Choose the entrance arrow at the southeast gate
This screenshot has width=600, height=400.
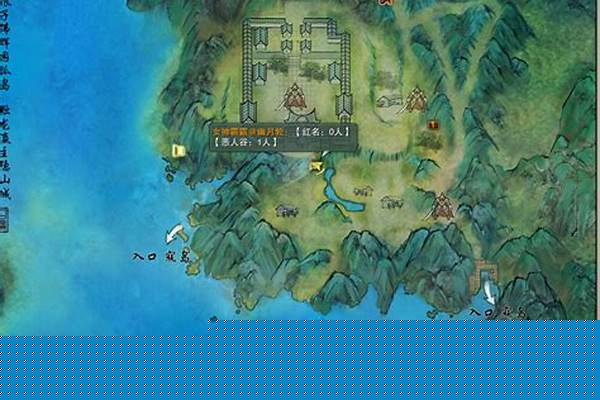489,292
